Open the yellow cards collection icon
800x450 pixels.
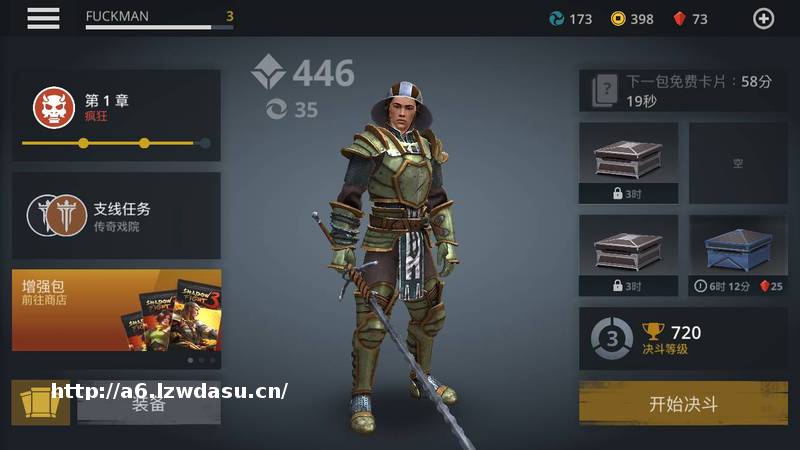(40, 403)
